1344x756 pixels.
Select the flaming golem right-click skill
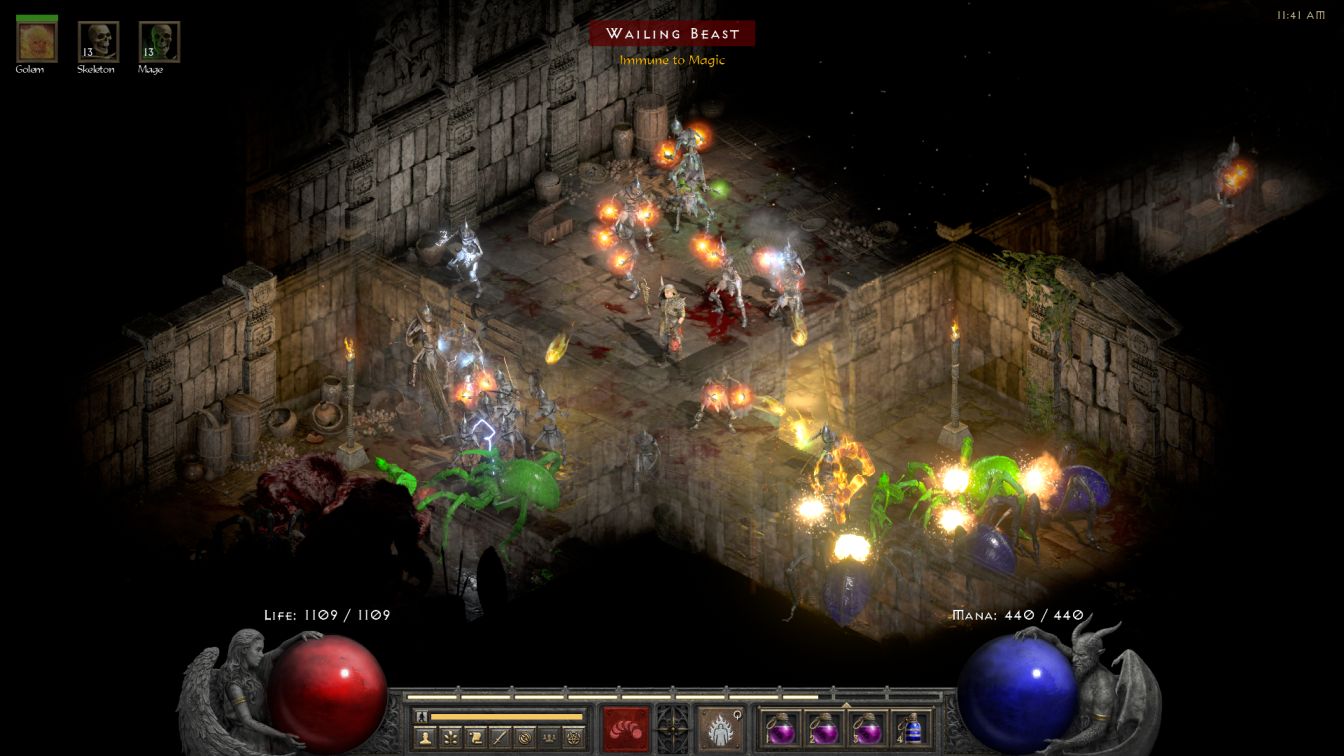(x=719, y=729)
